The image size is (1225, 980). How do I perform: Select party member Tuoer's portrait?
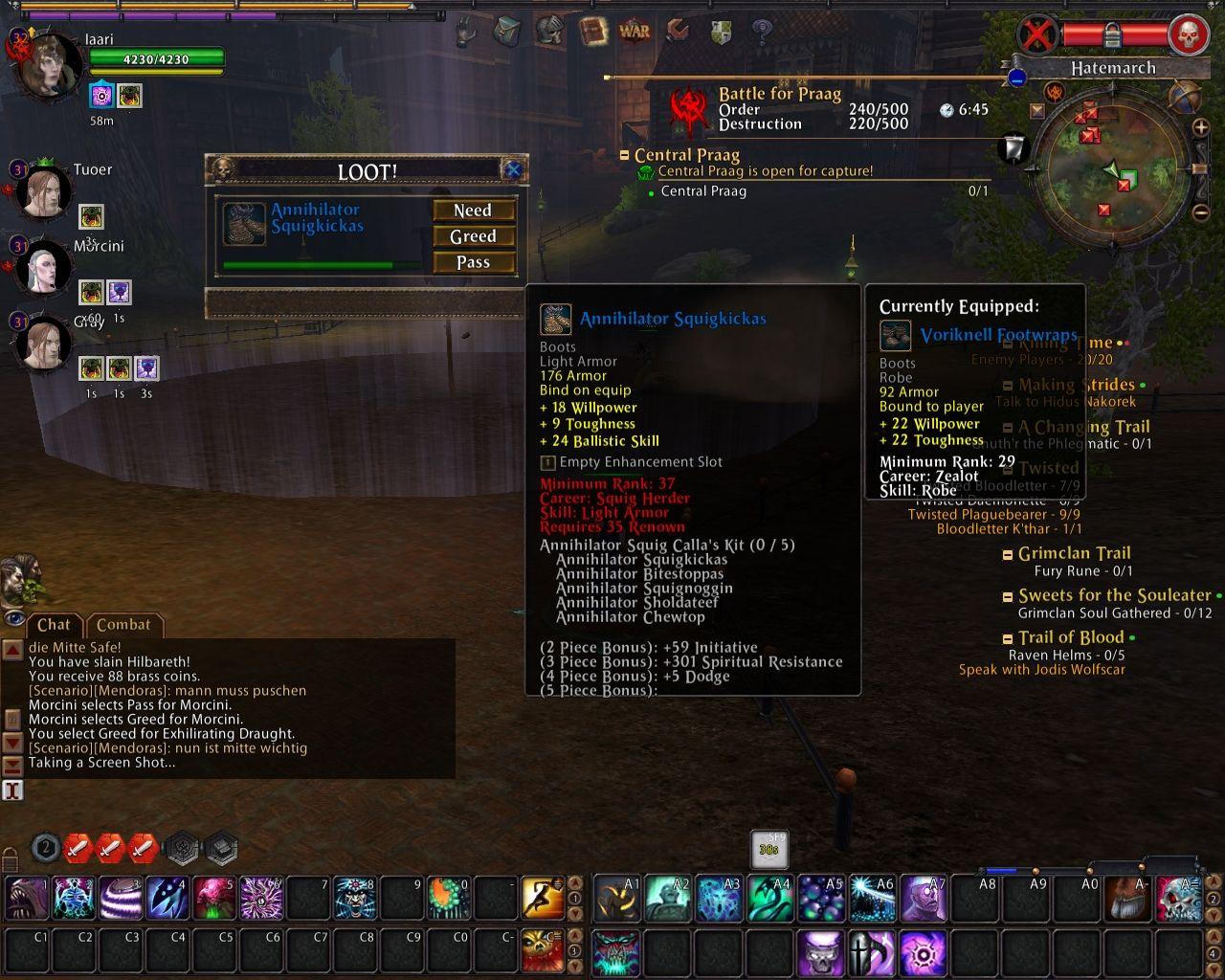43,191
